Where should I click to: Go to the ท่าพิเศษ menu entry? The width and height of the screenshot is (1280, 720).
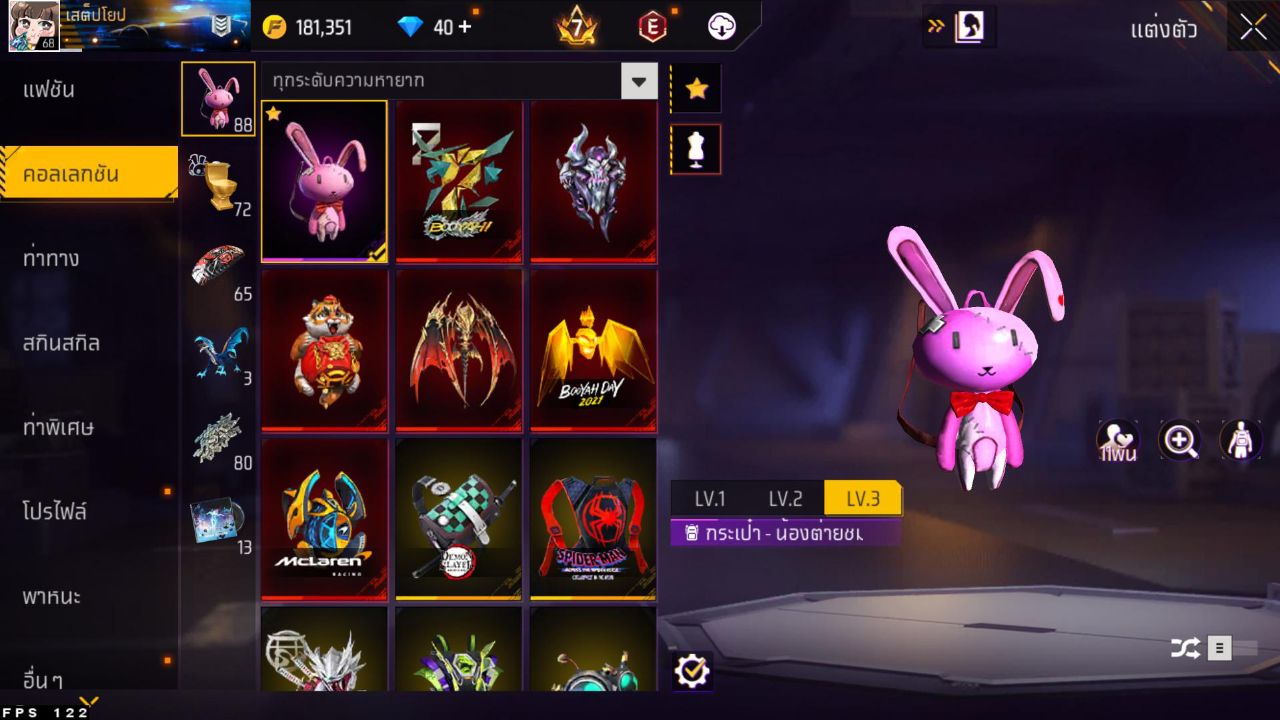(x=59, y=427)
